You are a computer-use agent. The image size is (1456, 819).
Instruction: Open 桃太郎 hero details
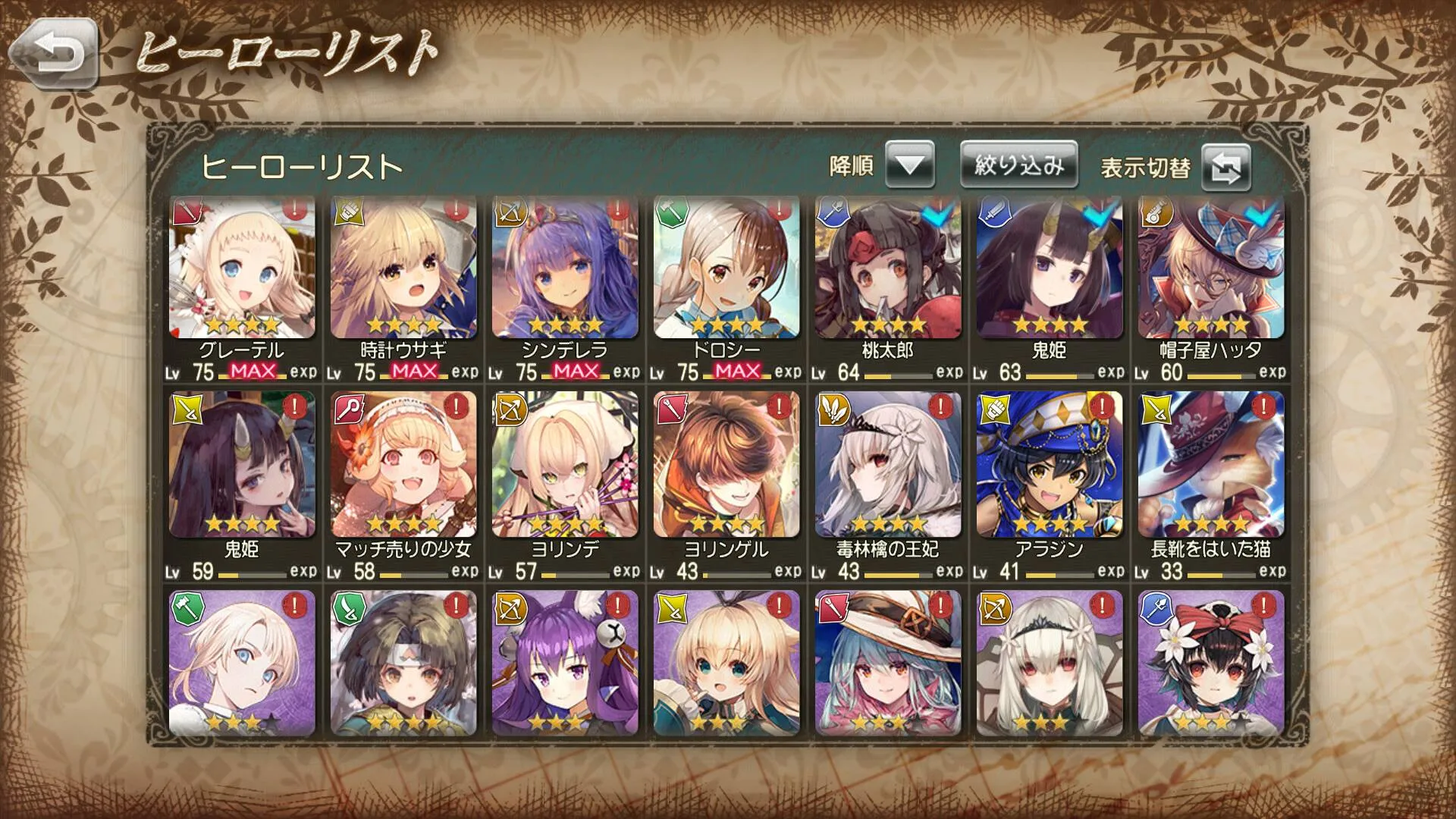click(x=888, y=268)
